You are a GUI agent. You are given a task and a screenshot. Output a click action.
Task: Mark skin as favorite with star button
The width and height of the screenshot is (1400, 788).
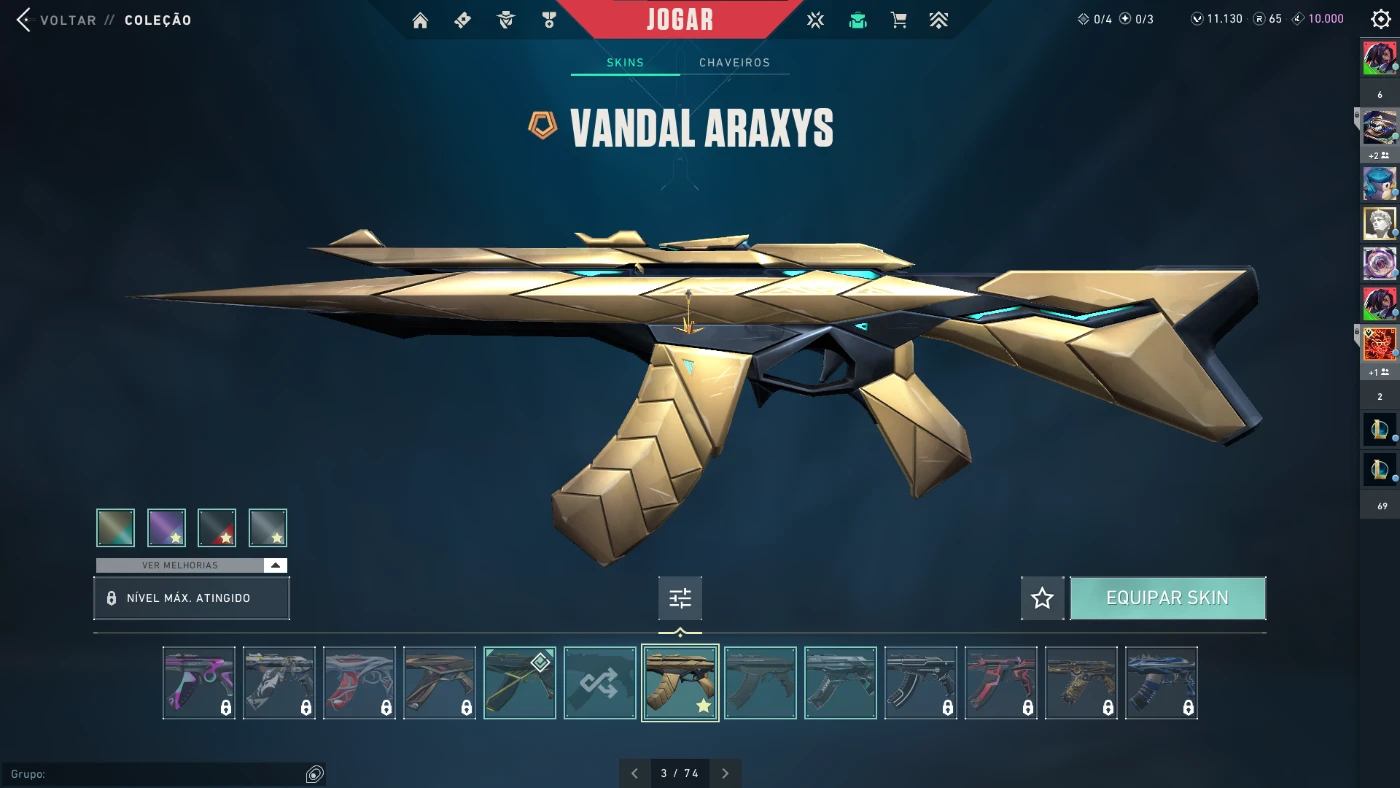click(1042, 598)
